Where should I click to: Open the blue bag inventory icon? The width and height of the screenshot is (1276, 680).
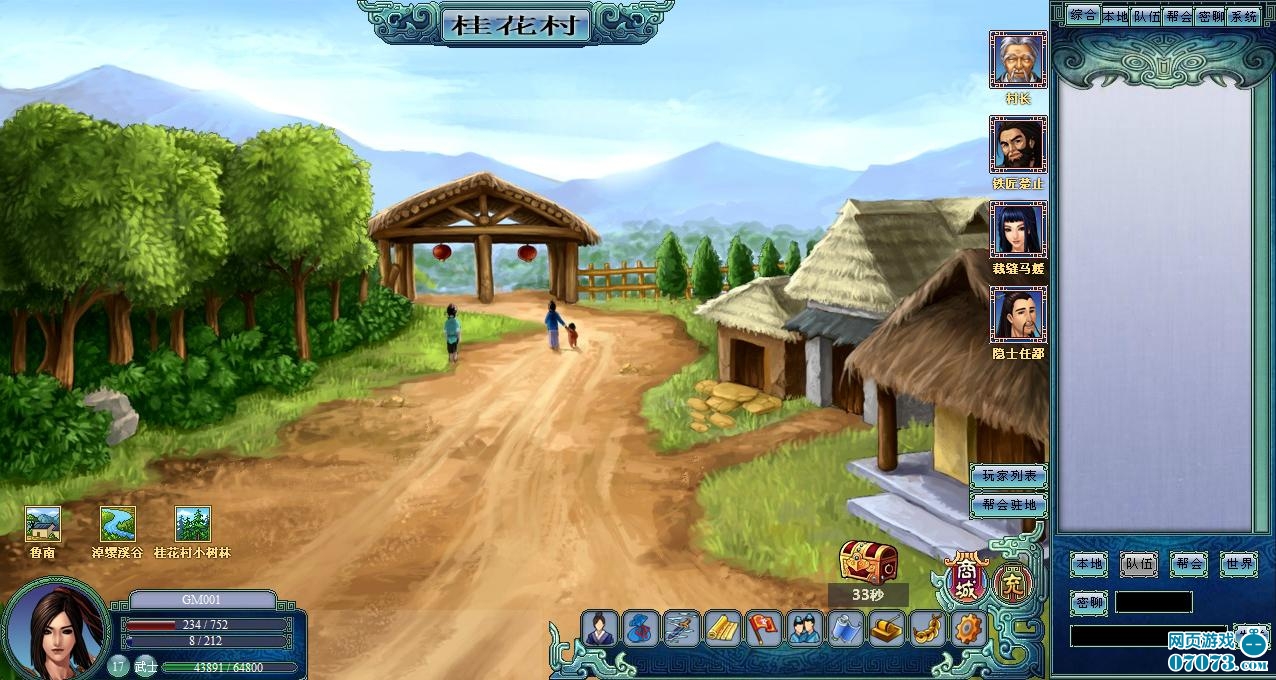click(641, 629)
